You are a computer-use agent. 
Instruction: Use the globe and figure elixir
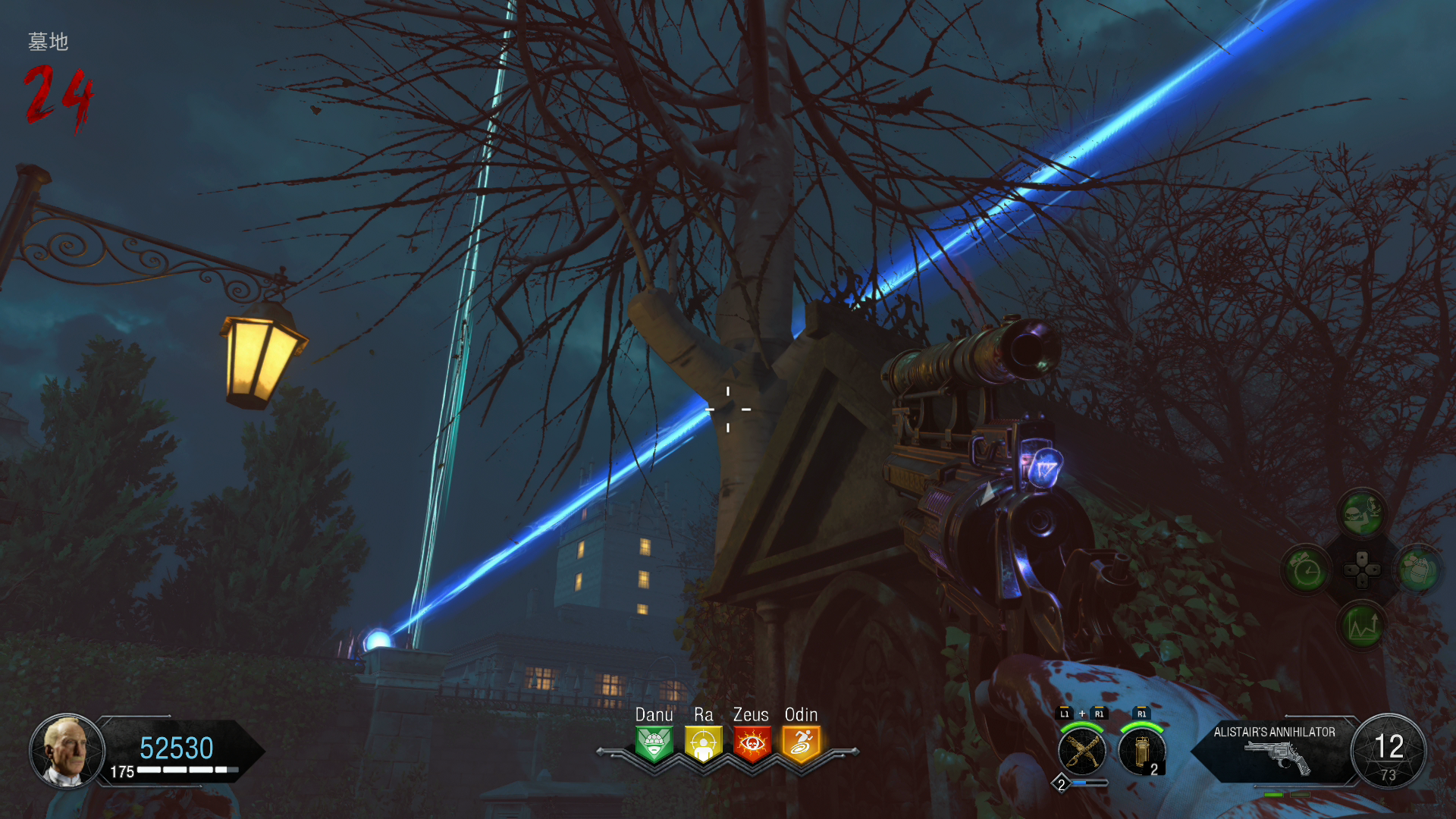click(1362, 513)
